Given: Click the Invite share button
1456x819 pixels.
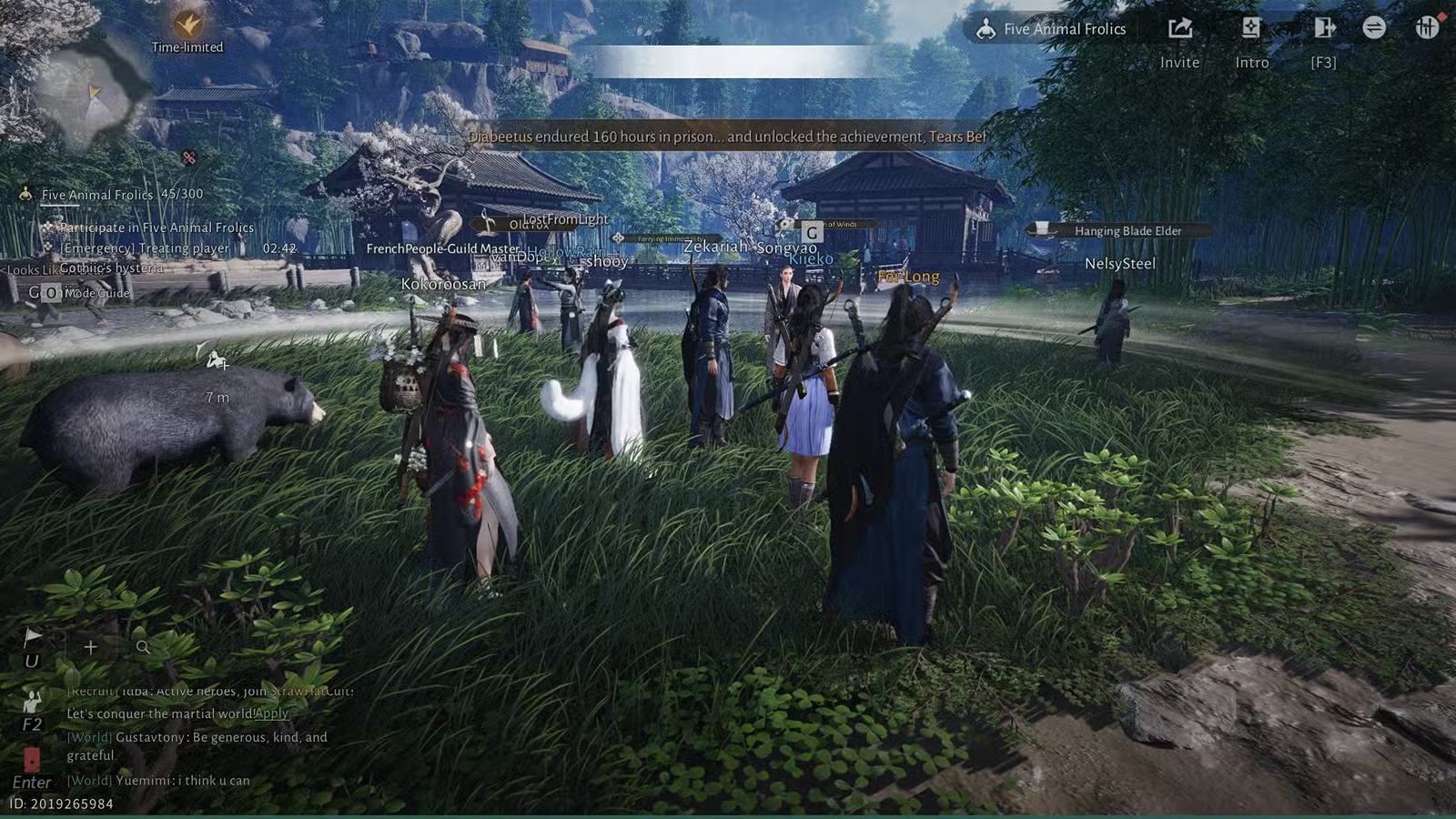Looking at the screenshot, I should (1179, 29).
